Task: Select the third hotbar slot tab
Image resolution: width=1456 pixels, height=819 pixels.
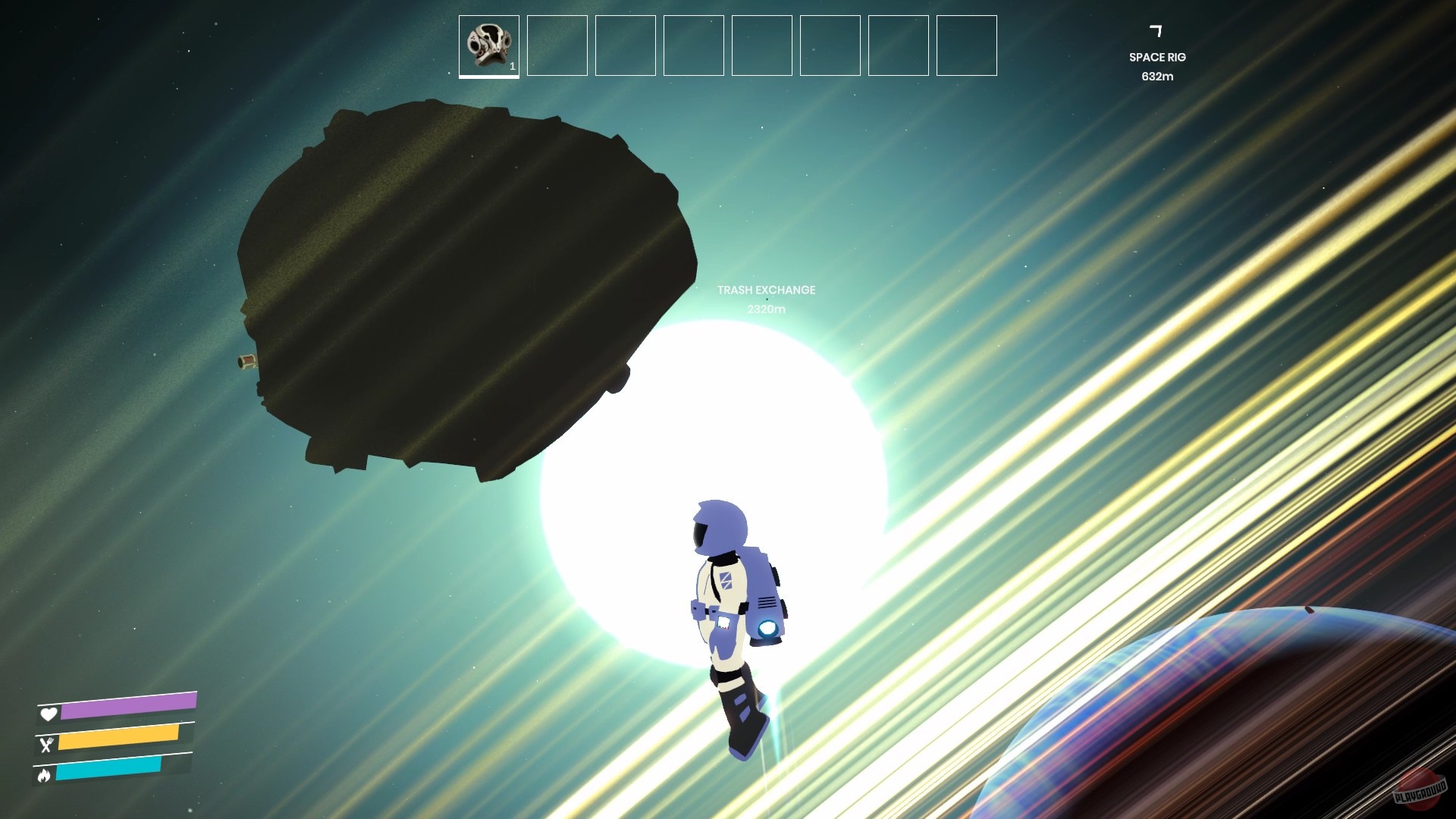Action: point(625,46)
